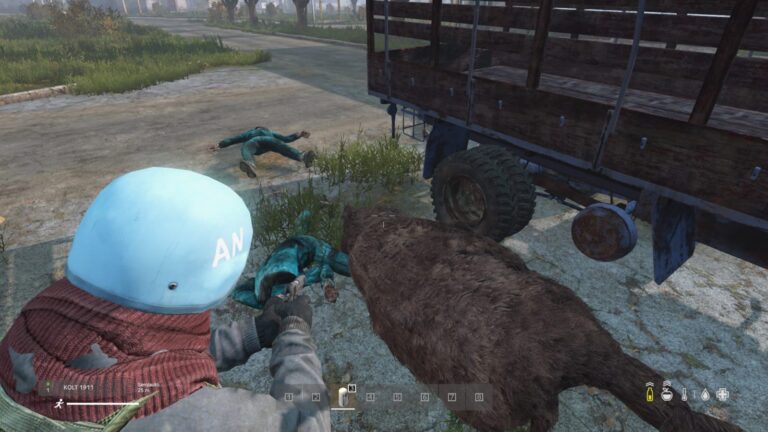This screenshot has height=432, width=768.
Task: Click the blood drop status icon
Action: click(x=703, y=394)
